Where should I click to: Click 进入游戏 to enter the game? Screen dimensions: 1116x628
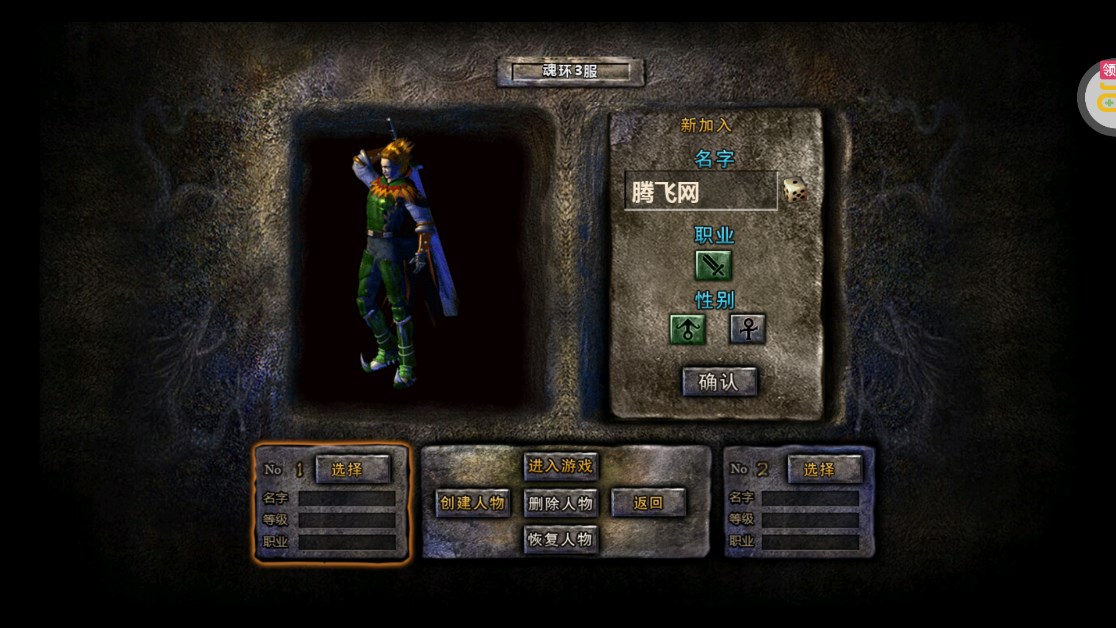pyautogui.click(x=561, y=466)
